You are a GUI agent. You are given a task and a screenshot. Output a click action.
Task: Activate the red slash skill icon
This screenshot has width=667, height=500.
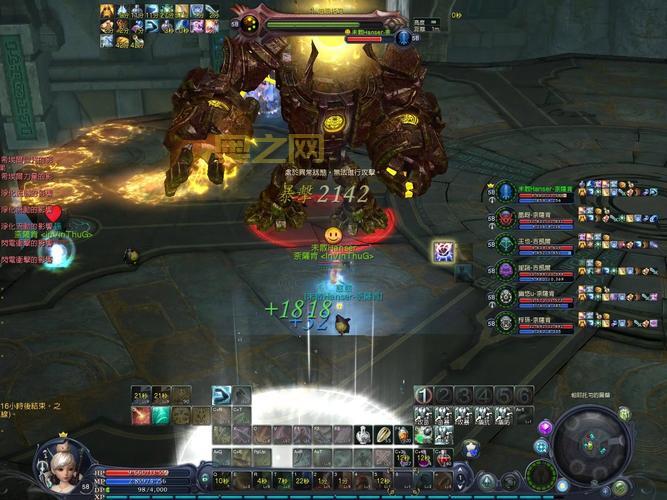click(x=141, y=415)
